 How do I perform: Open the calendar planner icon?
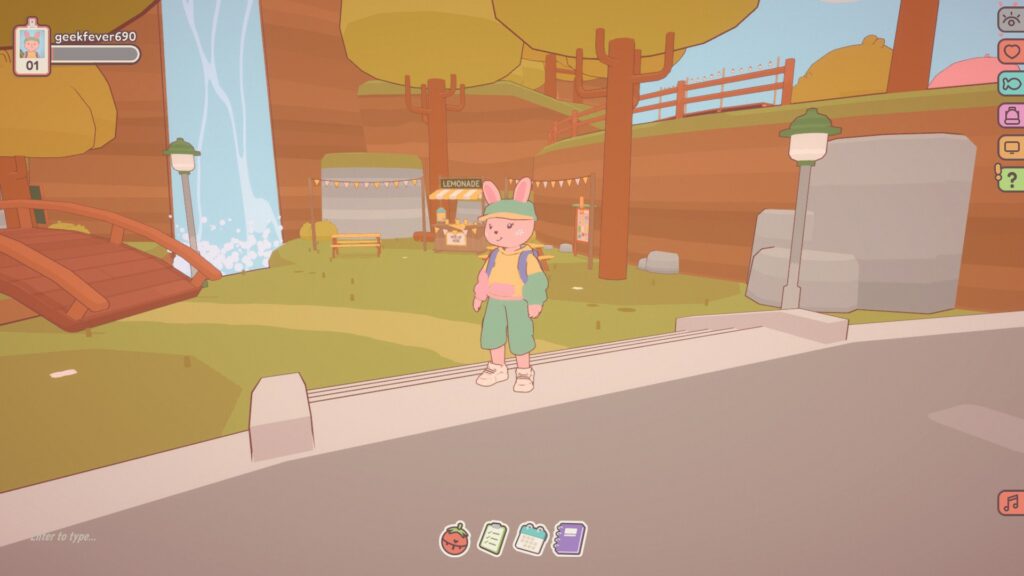[530, 539]
